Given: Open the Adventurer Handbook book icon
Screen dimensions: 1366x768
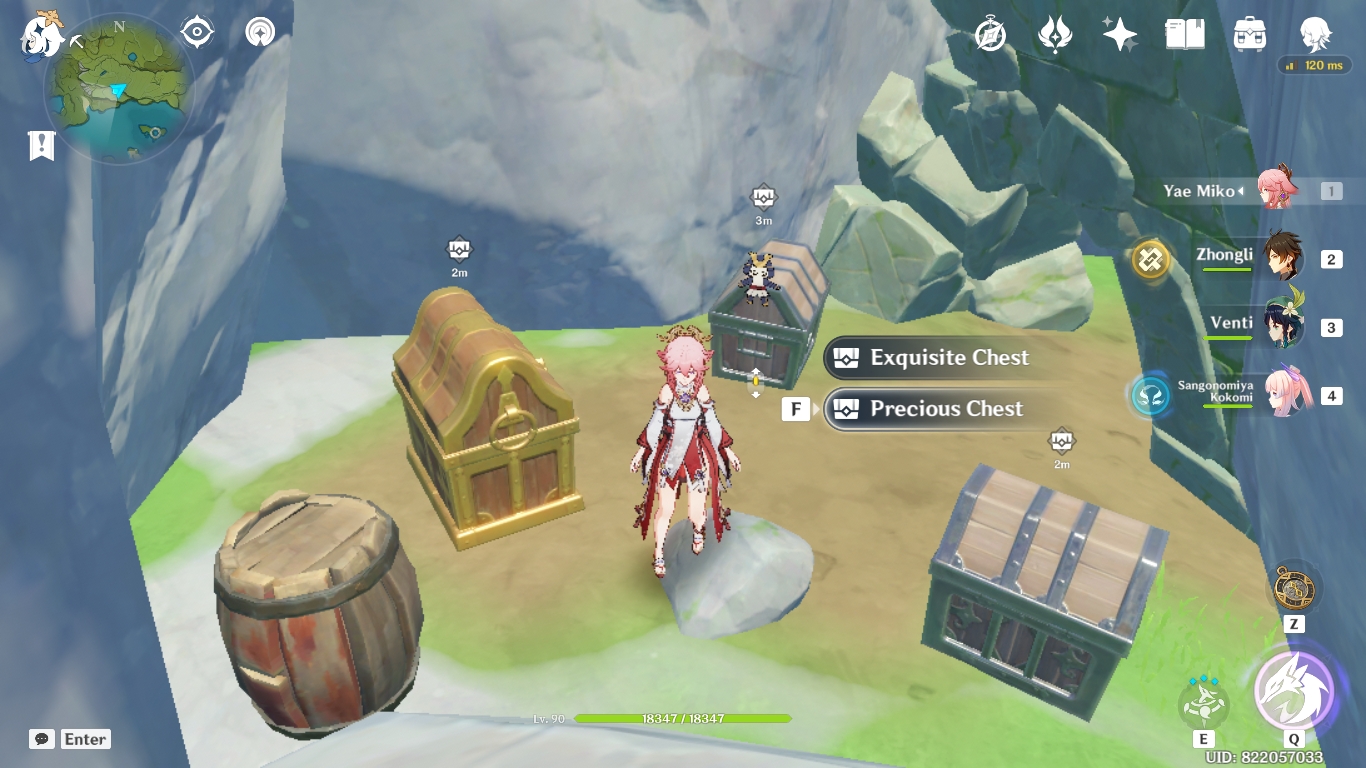Looking at the screenshot, I should (1184, 35).
